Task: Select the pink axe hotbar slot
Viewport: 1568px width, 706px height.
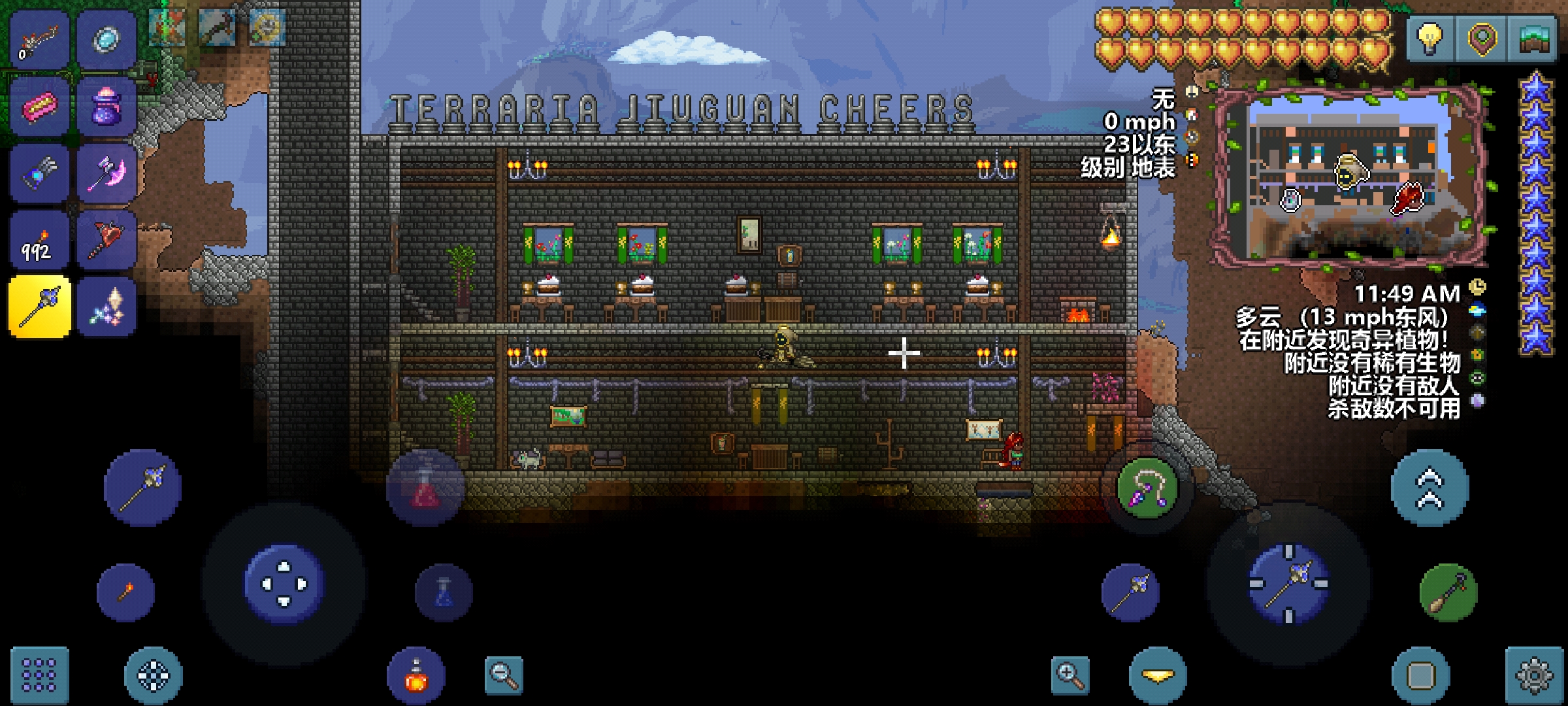Action: 106,173
